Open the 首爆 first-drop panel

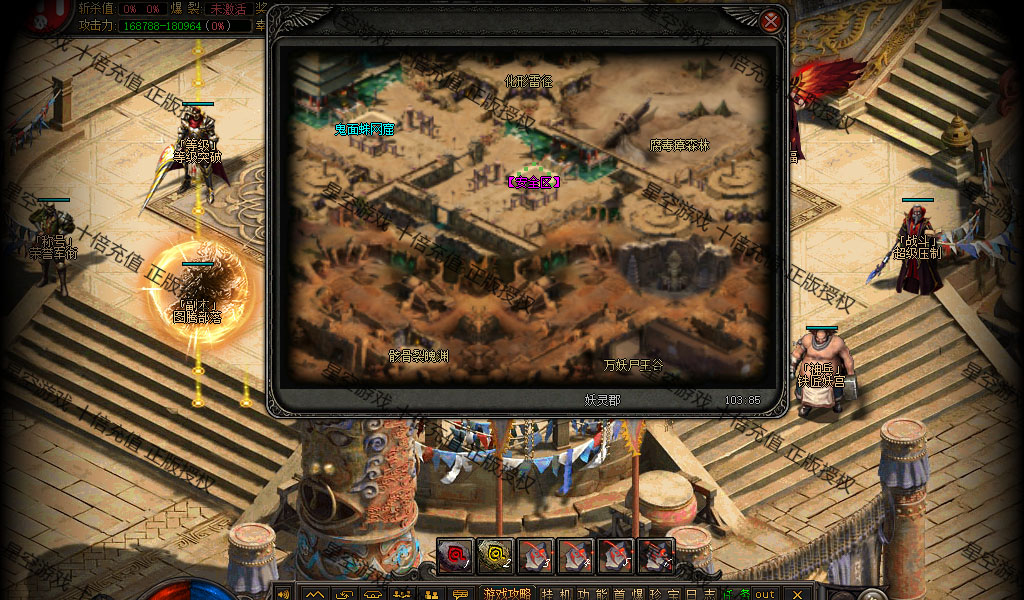pyautogui.click(x=631, y=594)
